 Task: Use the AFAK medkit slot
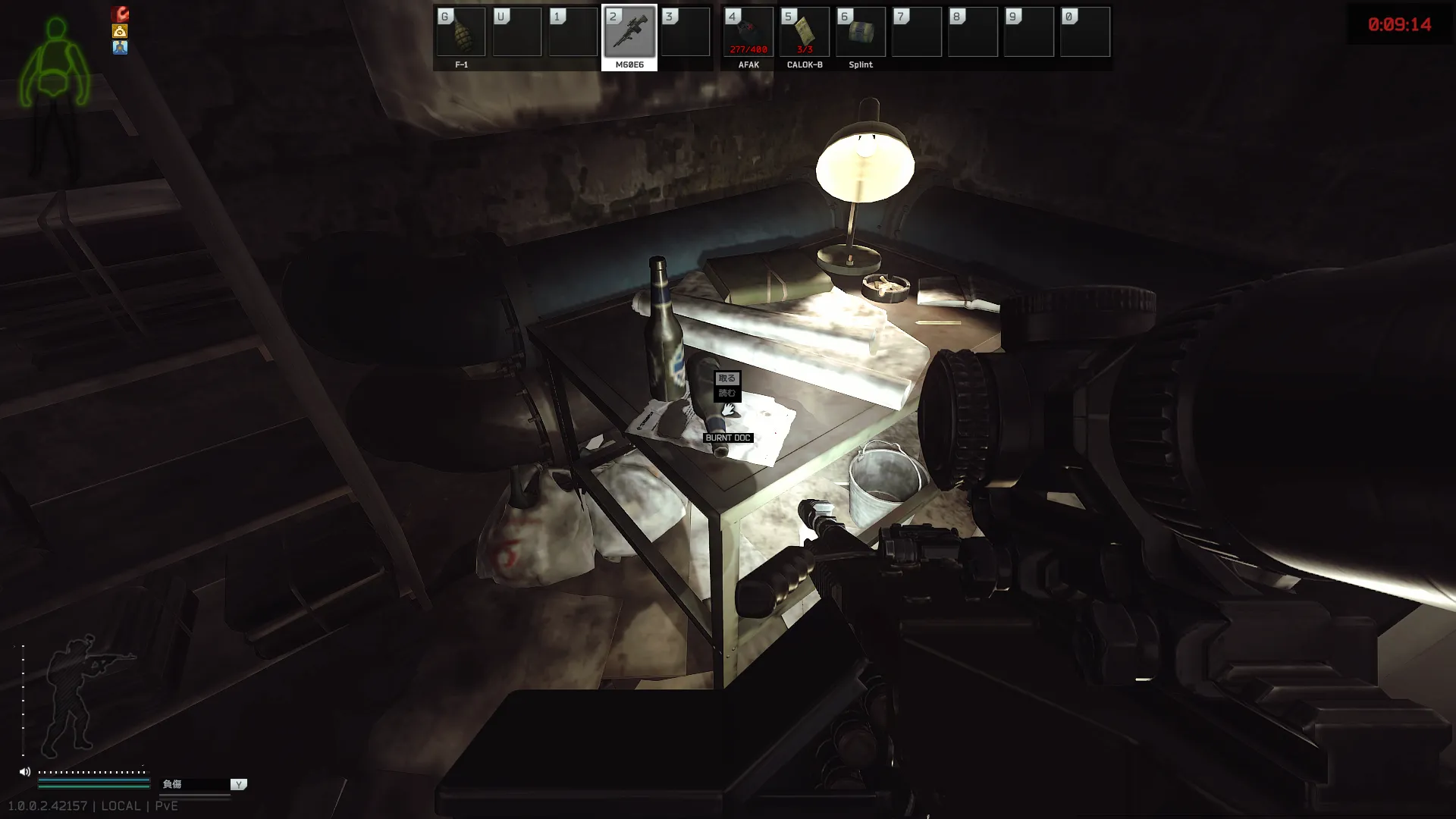click(748, 33)
